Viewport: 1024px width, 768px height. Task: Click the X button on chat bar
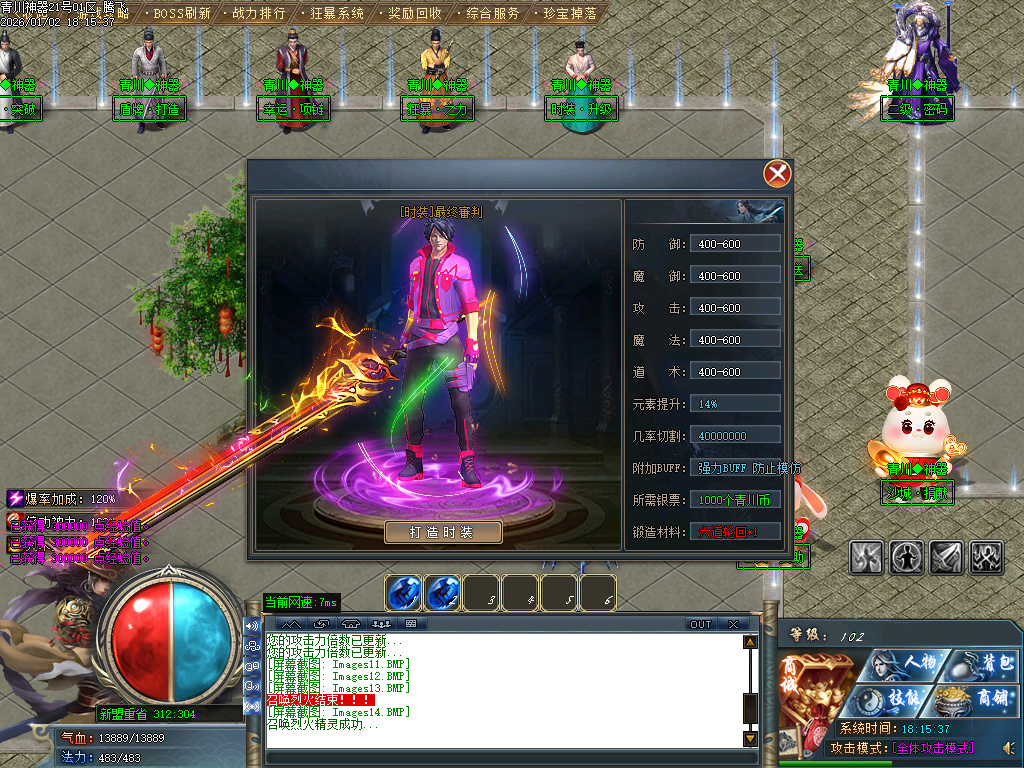tap(733, 624)
